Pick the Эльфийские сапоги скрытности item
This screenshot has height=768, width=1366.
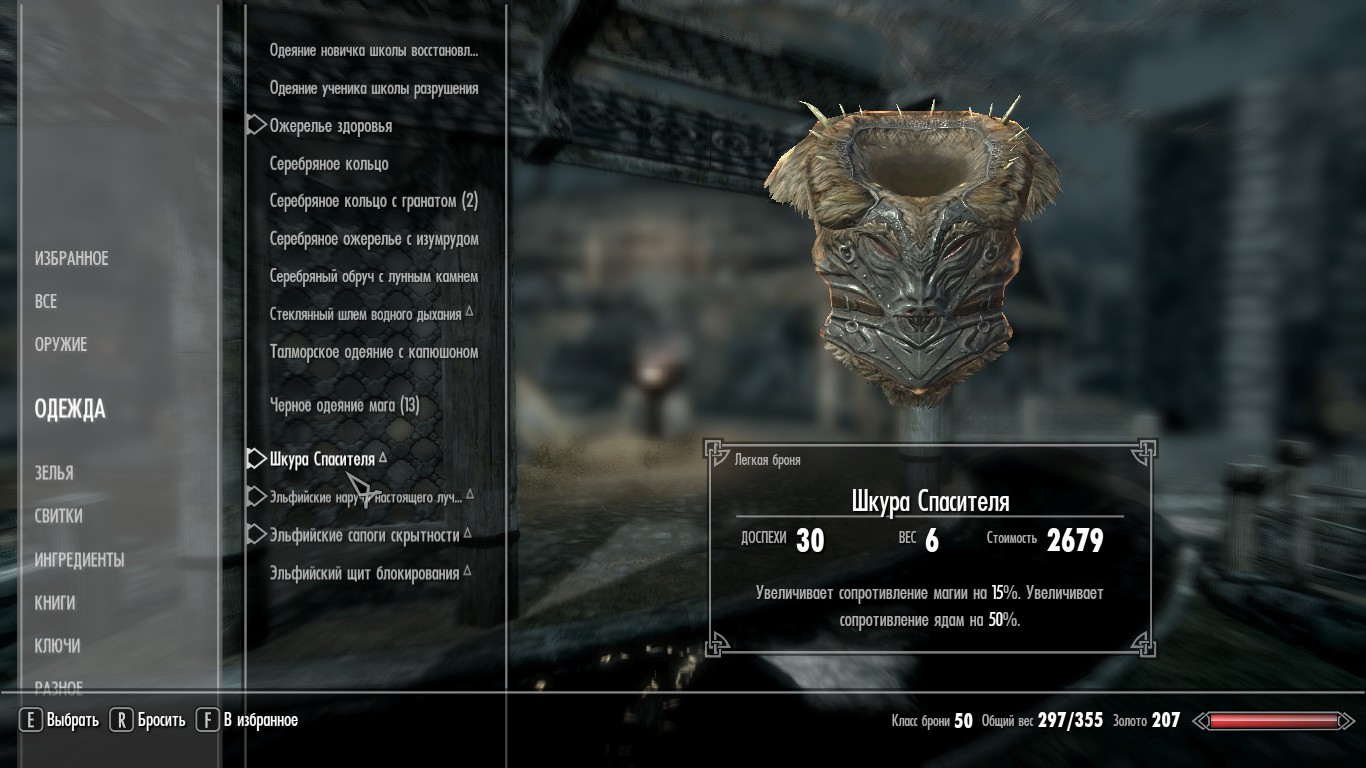[x=365, y=535]
